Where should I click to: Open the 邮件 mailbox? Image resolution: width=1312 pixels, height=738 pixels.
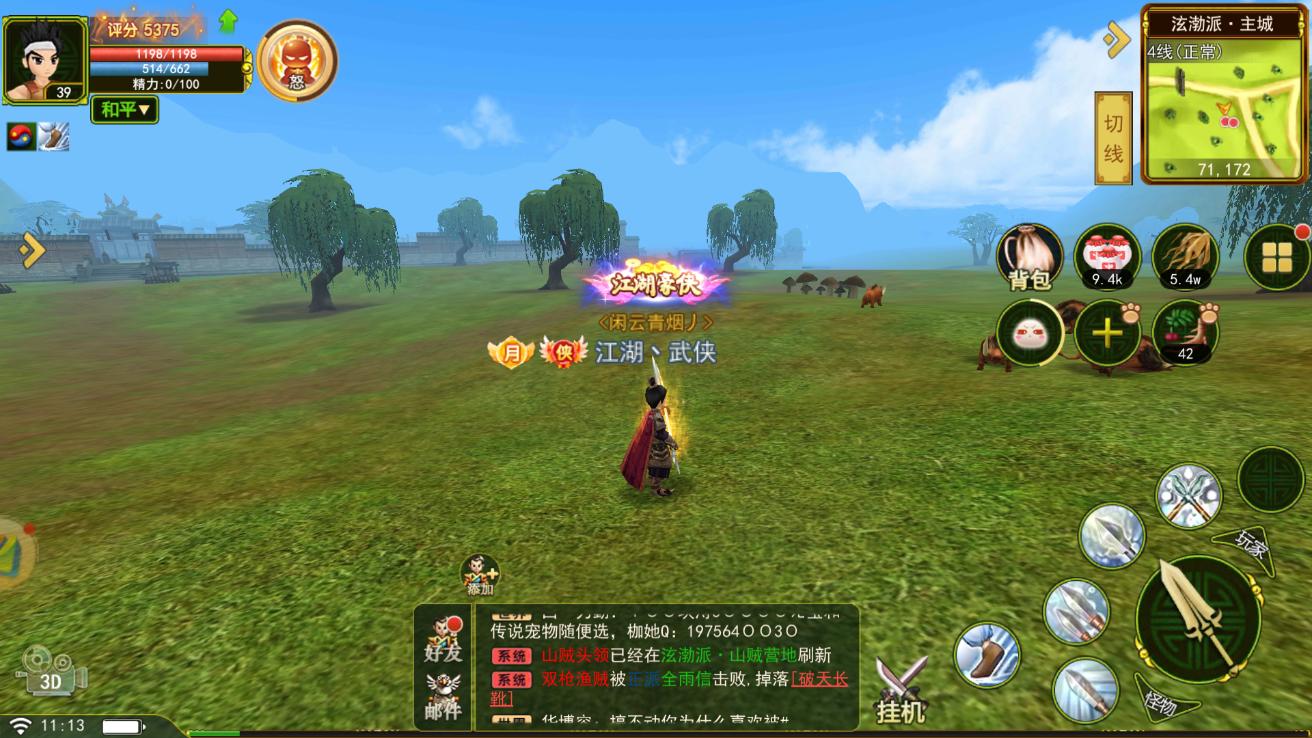(x=443, y=696)
